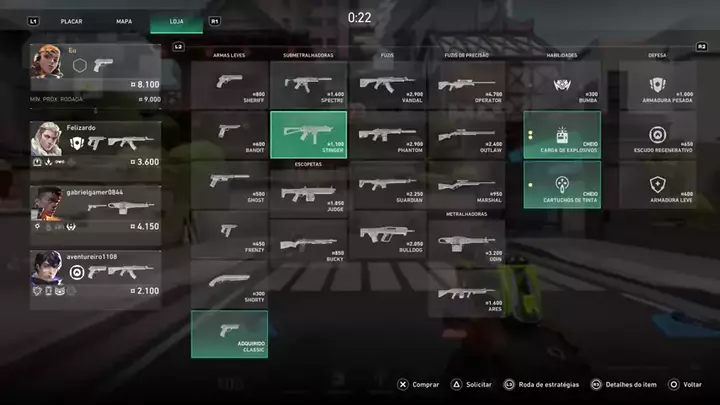The height and width of the screenshot is (405, 720).
Task: Switch to the Placar tab
Action: (x=71, y=20)
